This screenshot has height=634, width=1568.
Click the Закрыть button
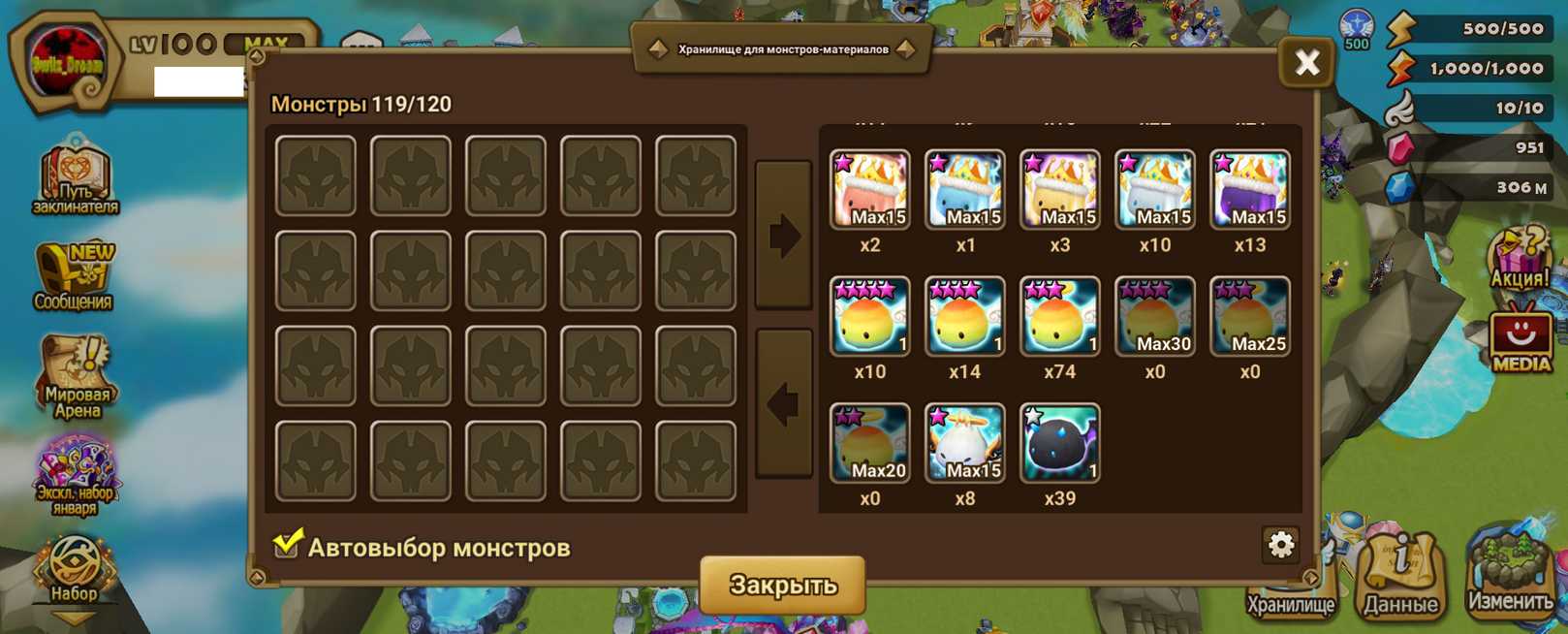(x=782, y=585)
